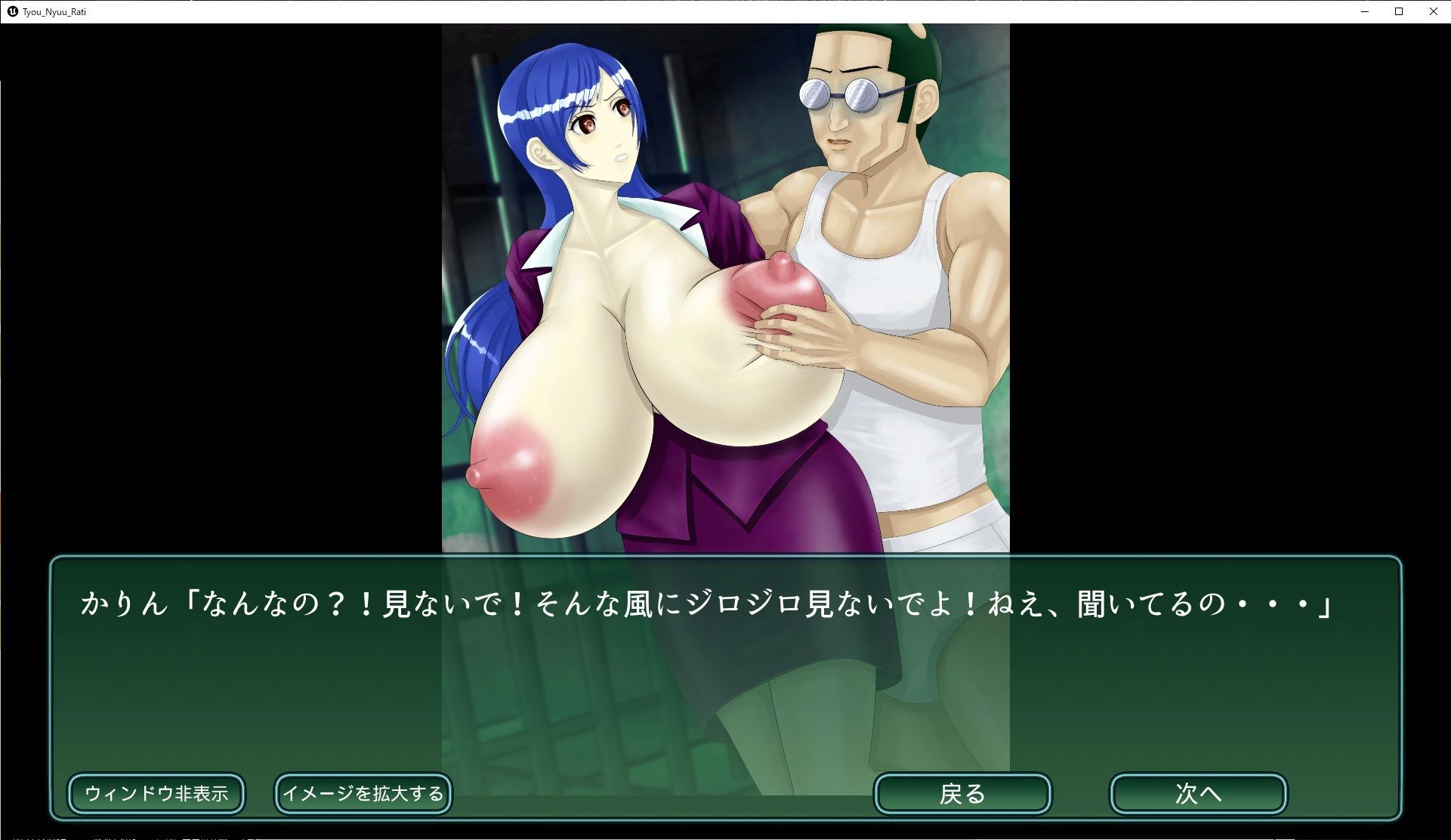
Task: Maximize the Tyou_Nyuu_Rati window
Action: pyautogui.click(x=1398, y=11)
